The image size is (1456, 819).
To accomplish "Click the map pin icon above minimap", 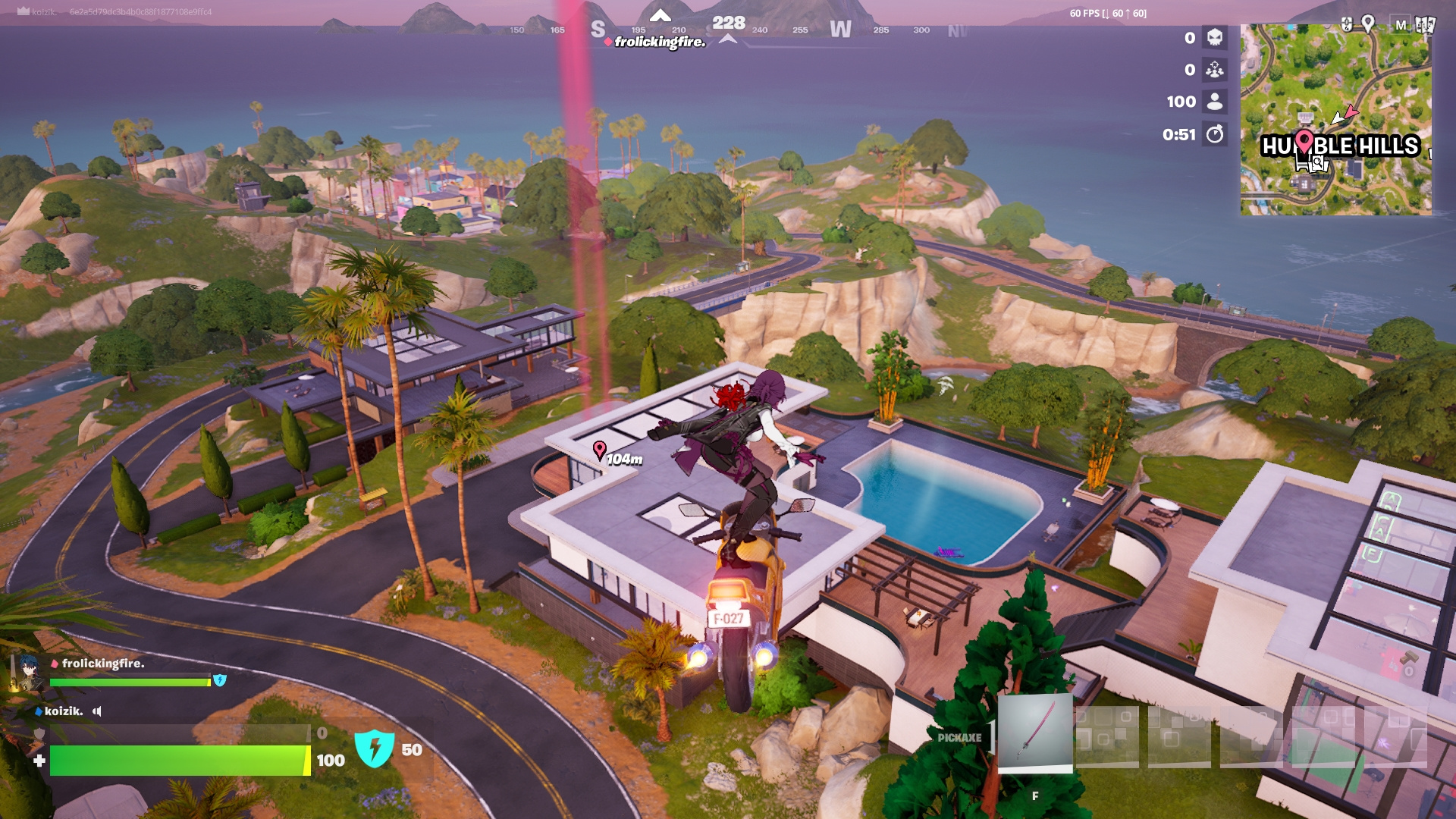I will pyautogui.click(x=1368, y=24).
